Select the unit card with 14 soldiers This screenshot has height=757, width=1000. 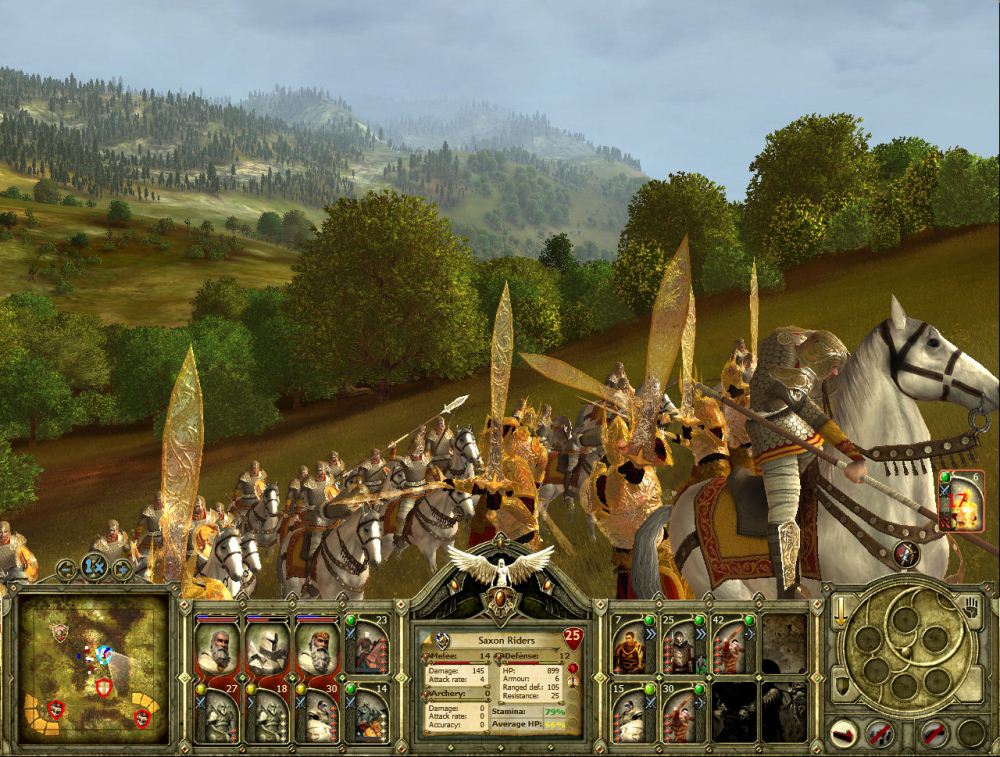click(367, 713)
